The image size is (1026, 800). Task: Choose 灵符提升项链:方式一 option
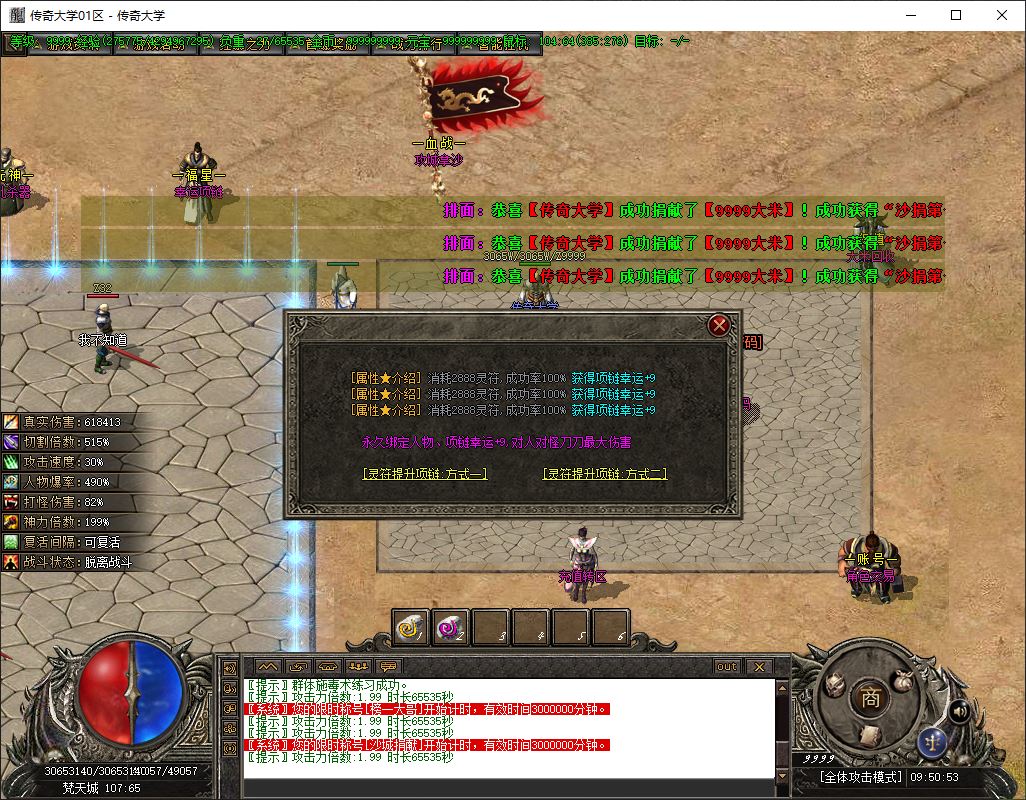(x=425, y=474)
